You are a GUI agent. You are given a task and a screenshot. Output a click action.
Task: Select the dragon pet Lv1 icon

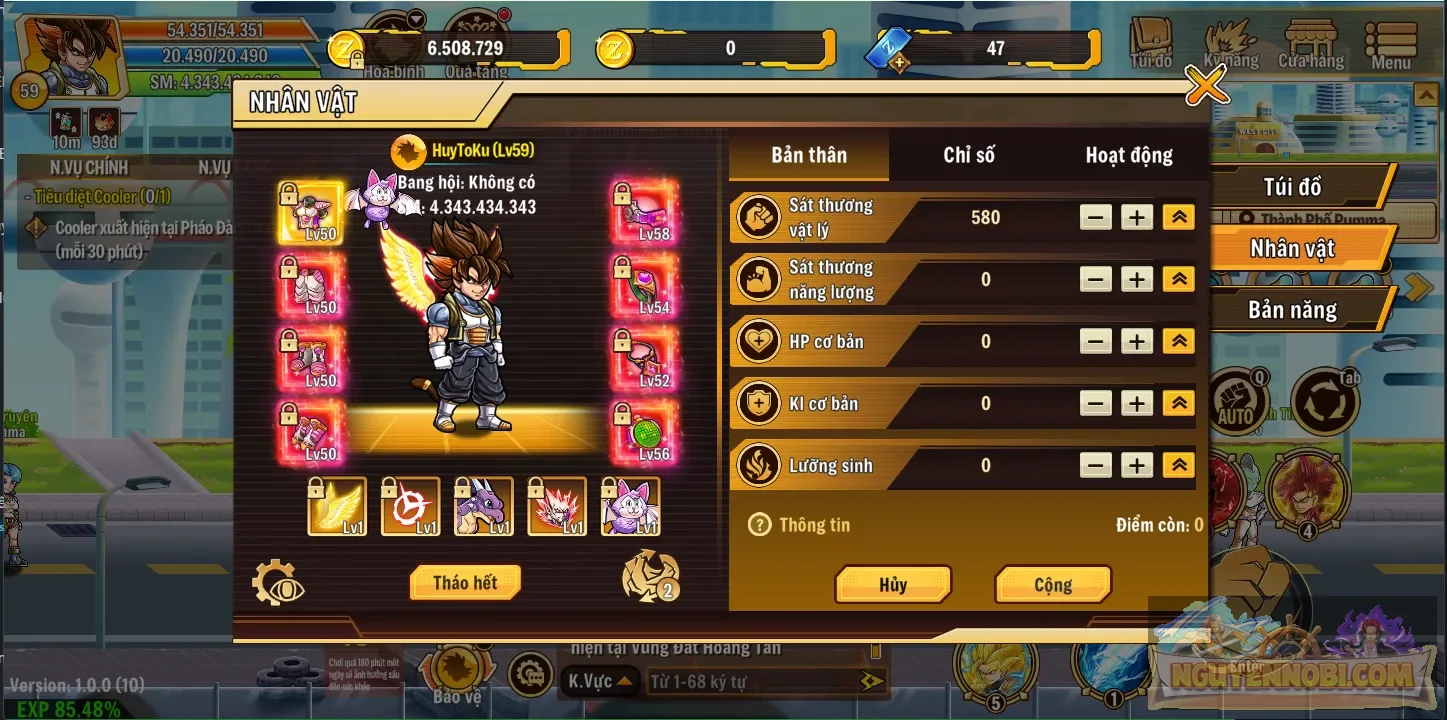(483, 508)
